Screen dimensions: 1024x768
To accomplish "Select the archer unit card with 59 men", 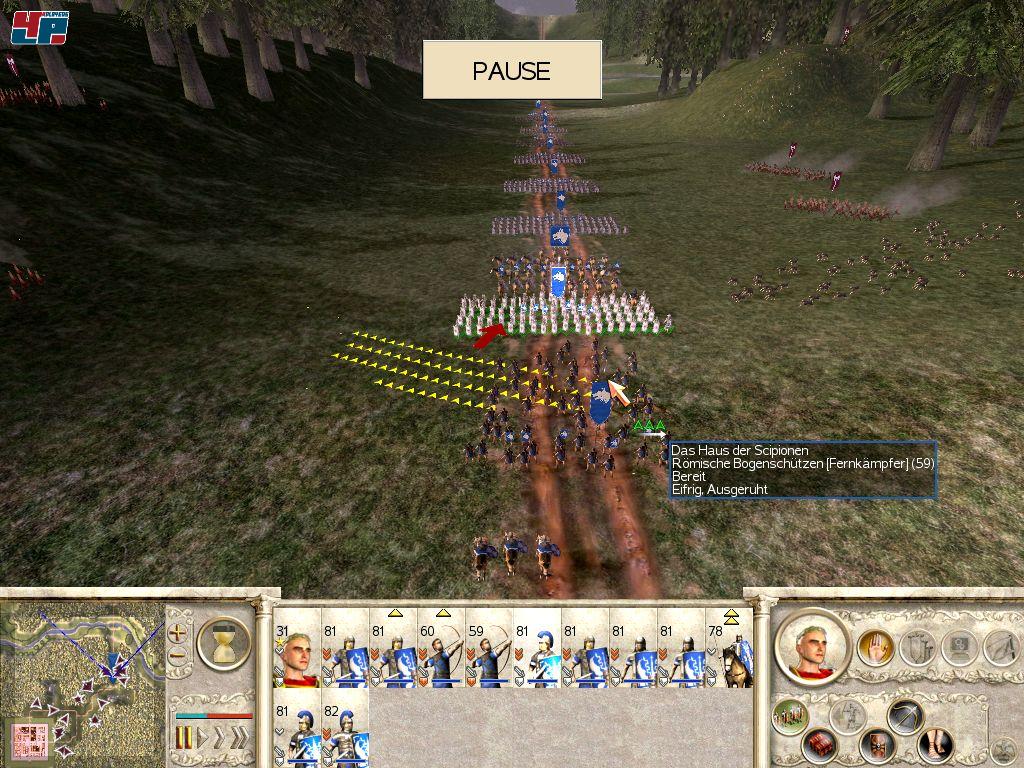I will [x=489, y=655].
